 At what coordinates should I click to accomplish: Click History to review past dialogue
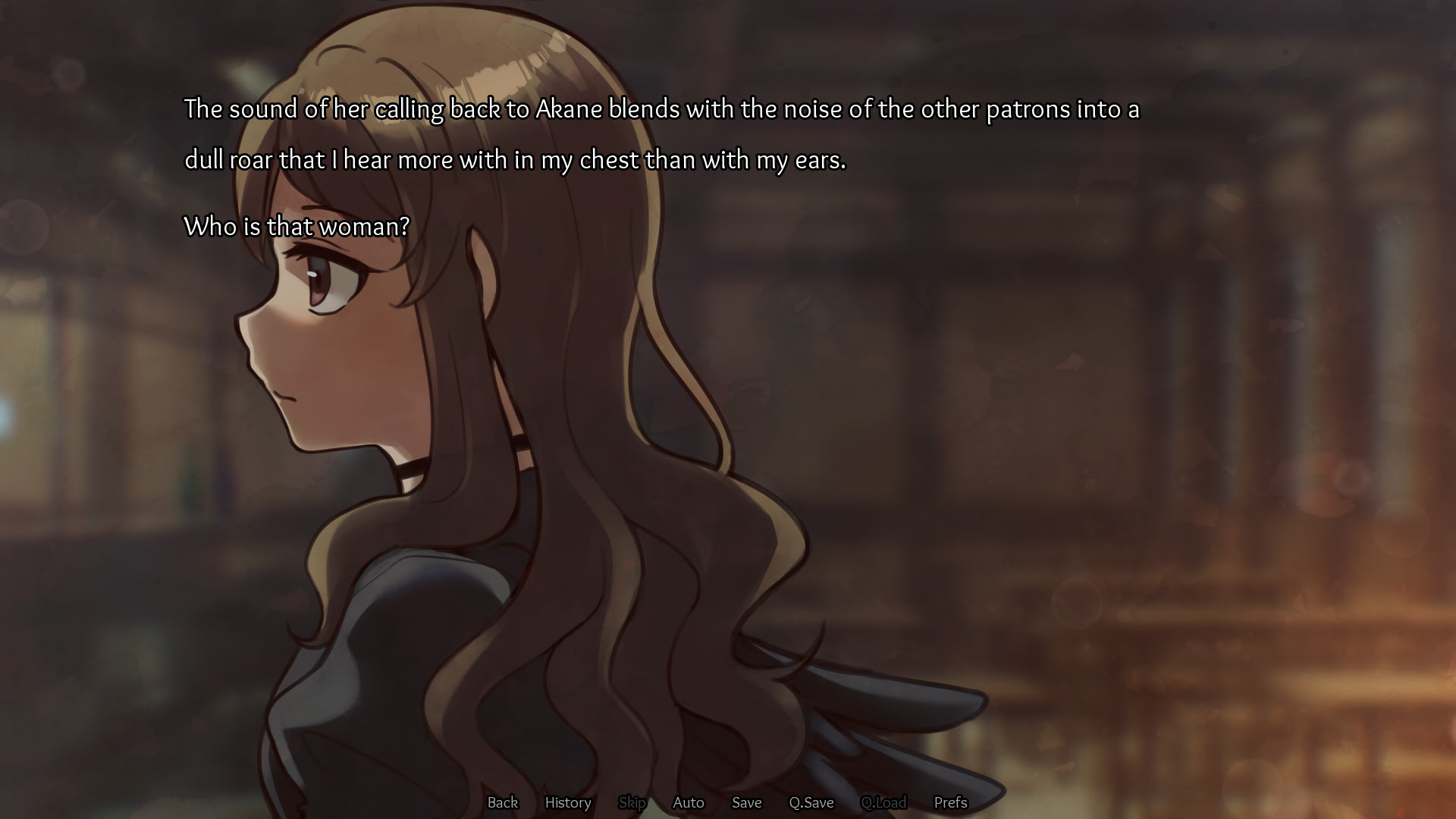coord(568,802)
